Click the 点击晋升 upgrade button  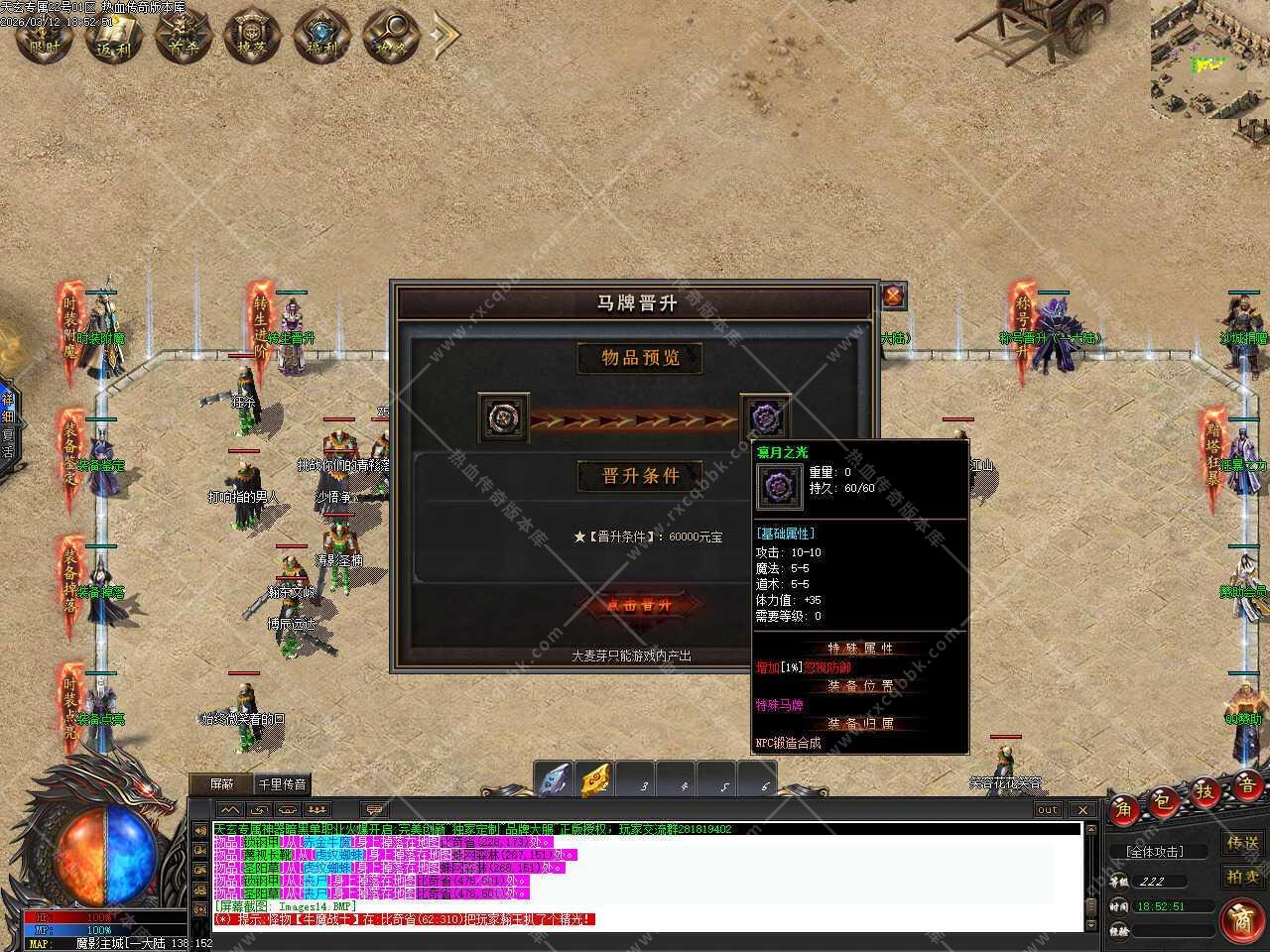click(x=639, y=605)
